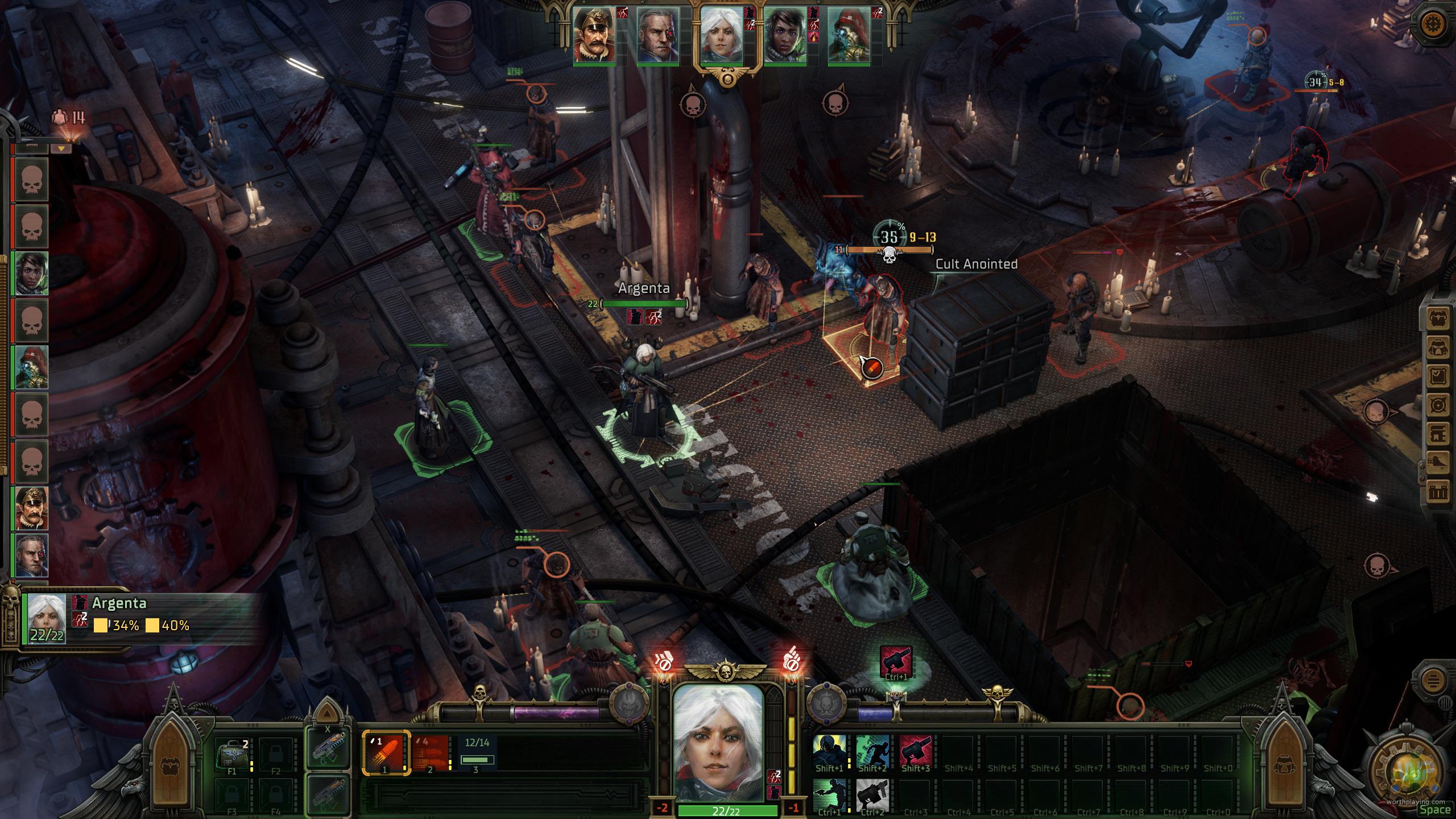Activate the running figure ability (Shift+2)

coord(872,752)
